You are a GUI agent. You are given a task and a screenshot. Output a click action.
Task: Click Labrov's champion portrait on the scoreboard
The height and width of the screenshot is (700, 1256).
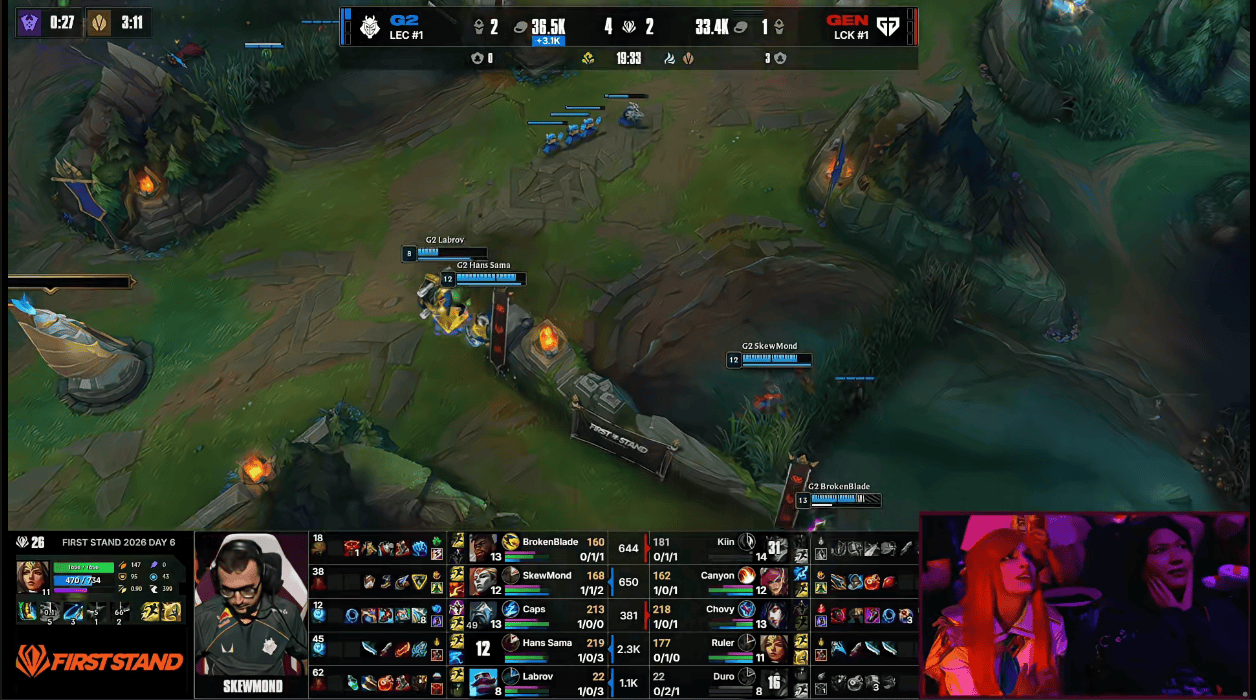coord(483,682)
